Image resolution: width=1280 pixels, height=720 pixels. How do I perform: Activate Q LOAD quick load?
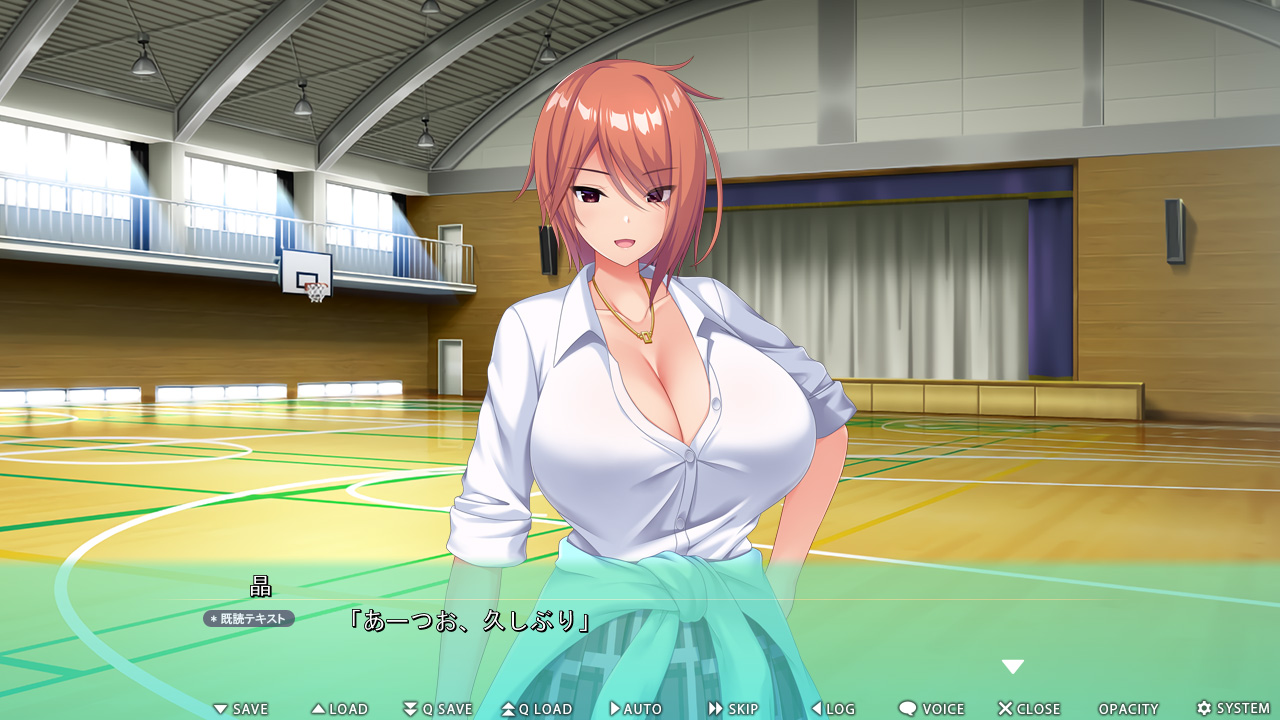(x=537, y=709)
